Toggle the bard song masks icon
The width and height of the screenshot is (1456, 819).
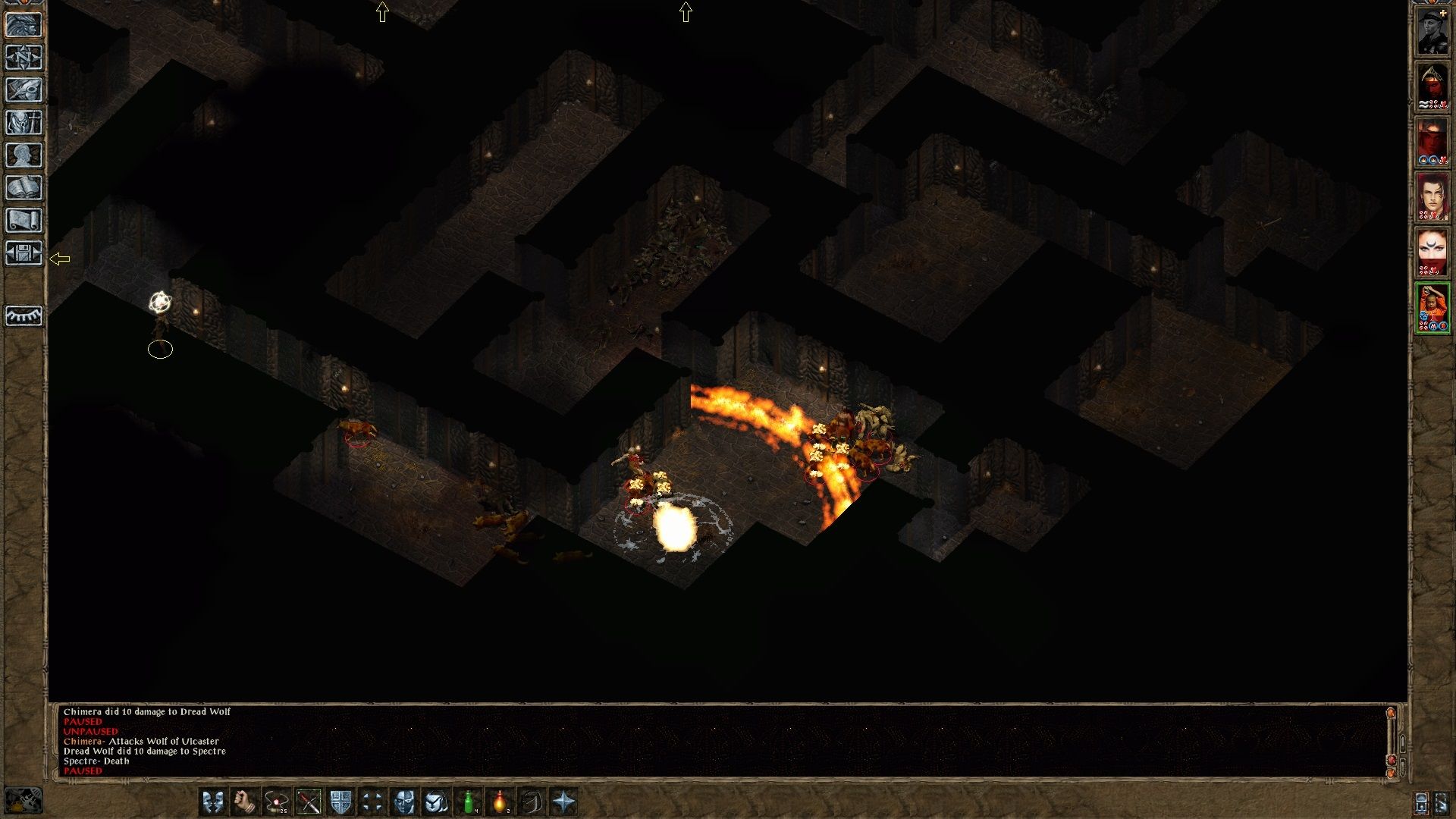click(214, 802)
